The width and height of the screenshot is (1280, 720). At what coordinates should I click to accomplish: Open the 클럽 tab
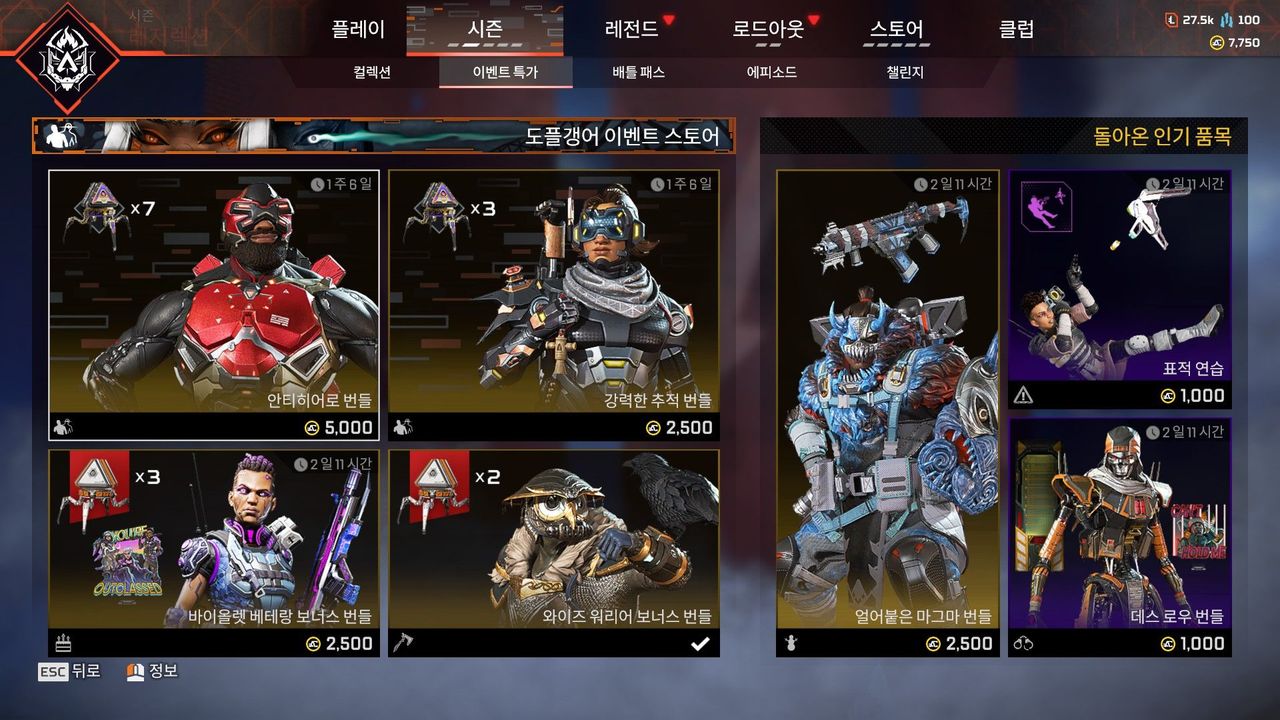(1016, 29)
